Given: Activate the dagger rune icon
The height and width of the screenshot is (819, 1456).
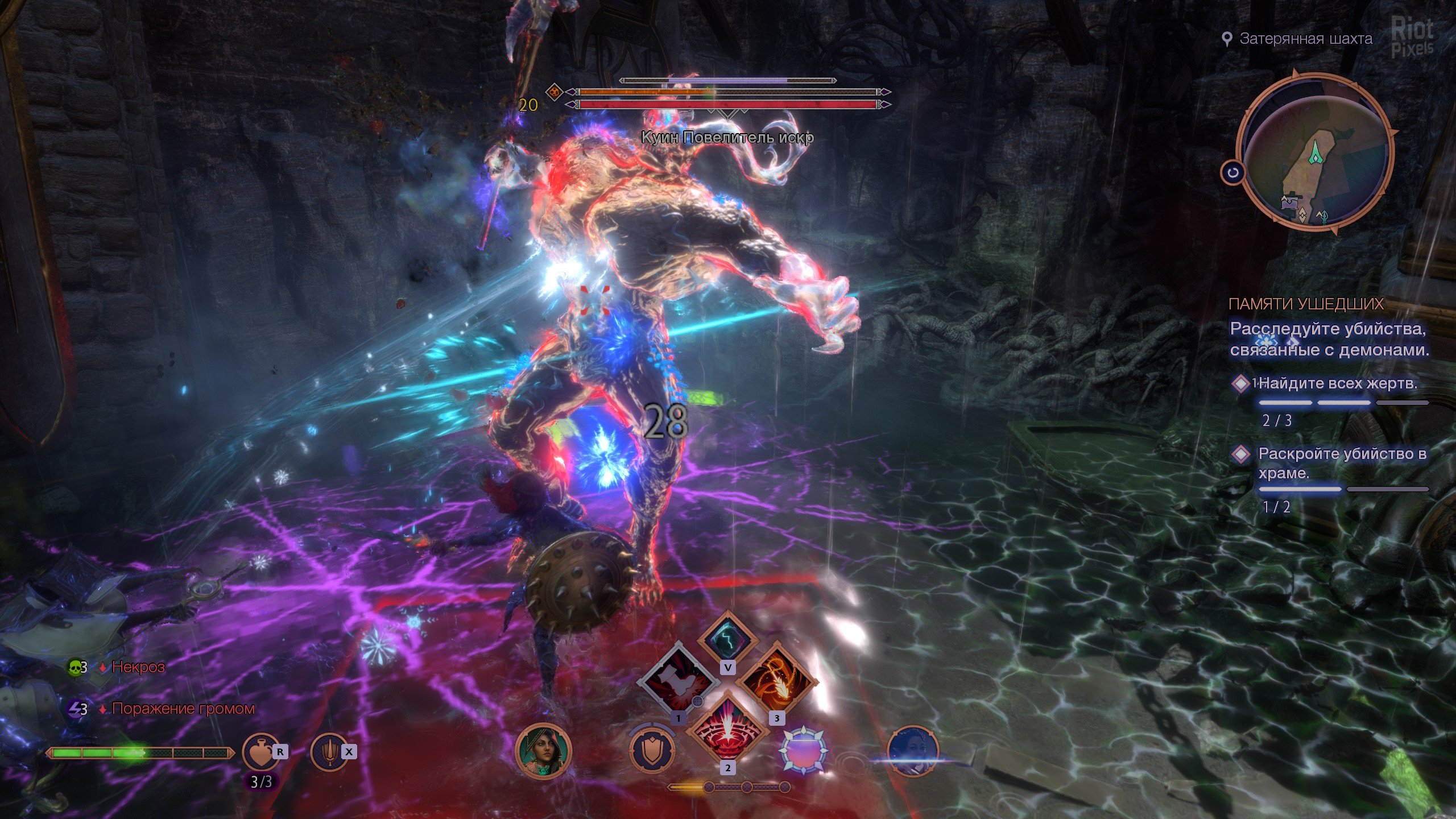Looking at the screenshot, I should coord(330,752).
